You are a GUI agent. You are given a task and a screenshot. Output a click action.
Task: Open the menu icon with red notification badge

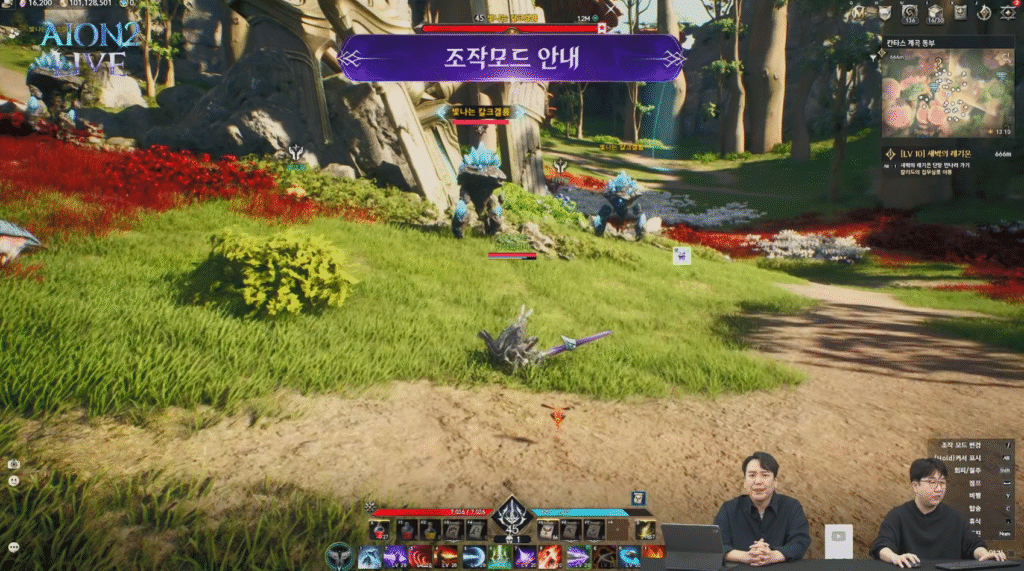tap(1007, 13)
